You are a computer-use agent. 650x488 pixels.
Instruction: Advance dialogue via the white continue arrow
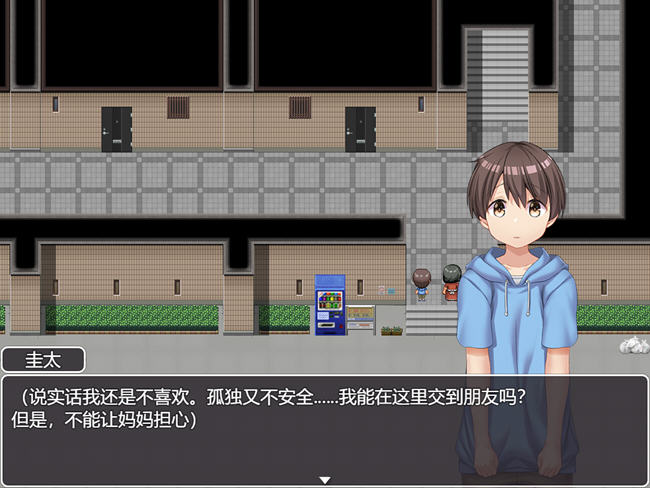[x=324, y=480]
